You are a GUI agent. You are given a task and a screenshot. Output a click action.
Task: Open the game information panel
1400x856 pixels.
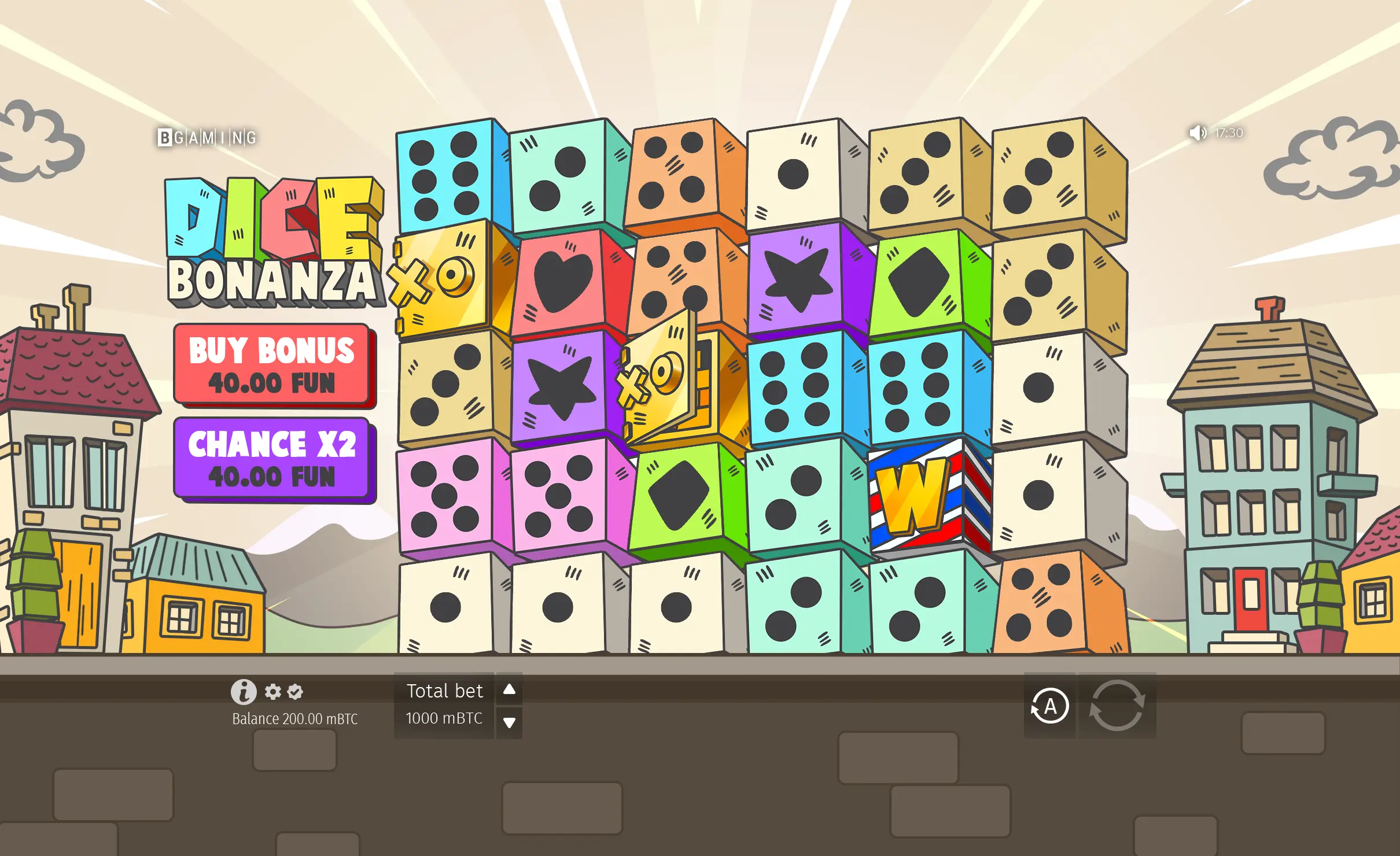click(244, 692)
